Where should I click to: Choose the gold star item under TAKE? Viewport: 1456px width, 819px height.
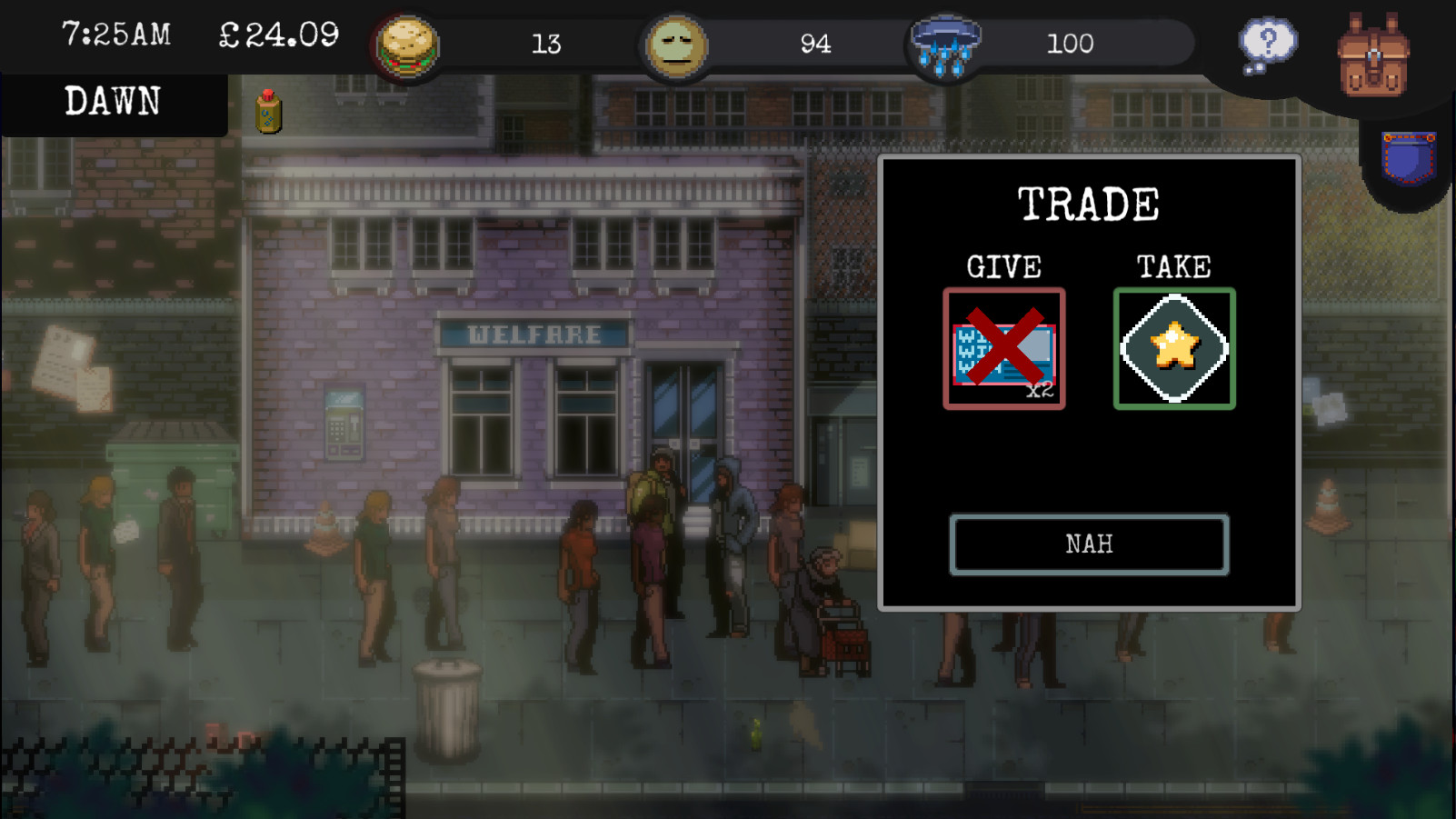pyautogui.click(x=1174, y=349)
